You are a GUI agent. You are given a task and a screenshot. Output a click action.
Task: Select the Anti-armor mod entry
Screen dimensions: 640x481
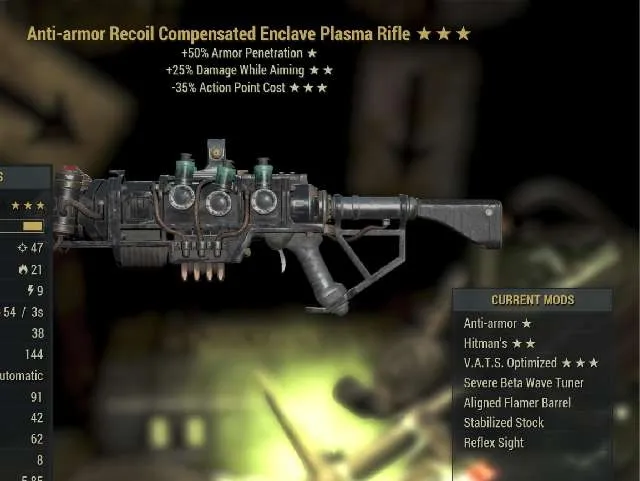click(497, 323)
